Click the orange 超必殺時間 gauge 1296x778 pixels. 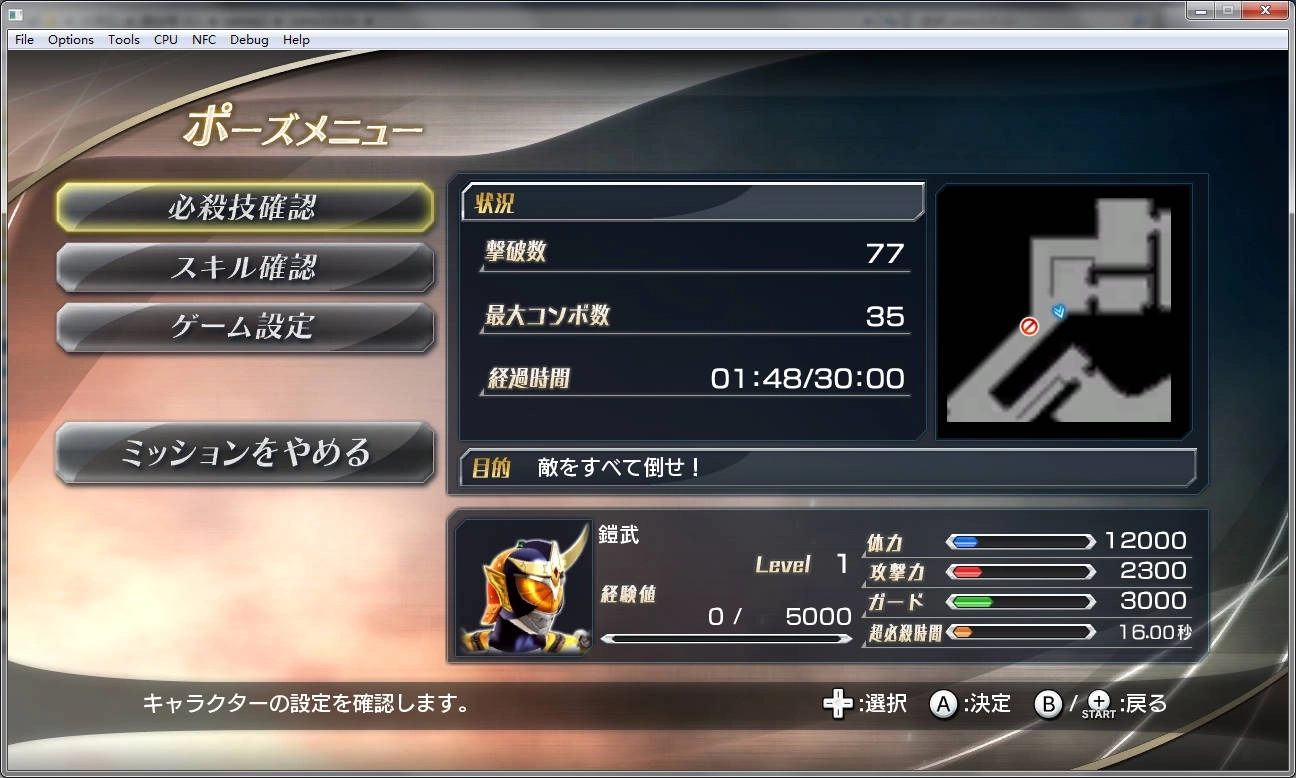(1020, 631)
